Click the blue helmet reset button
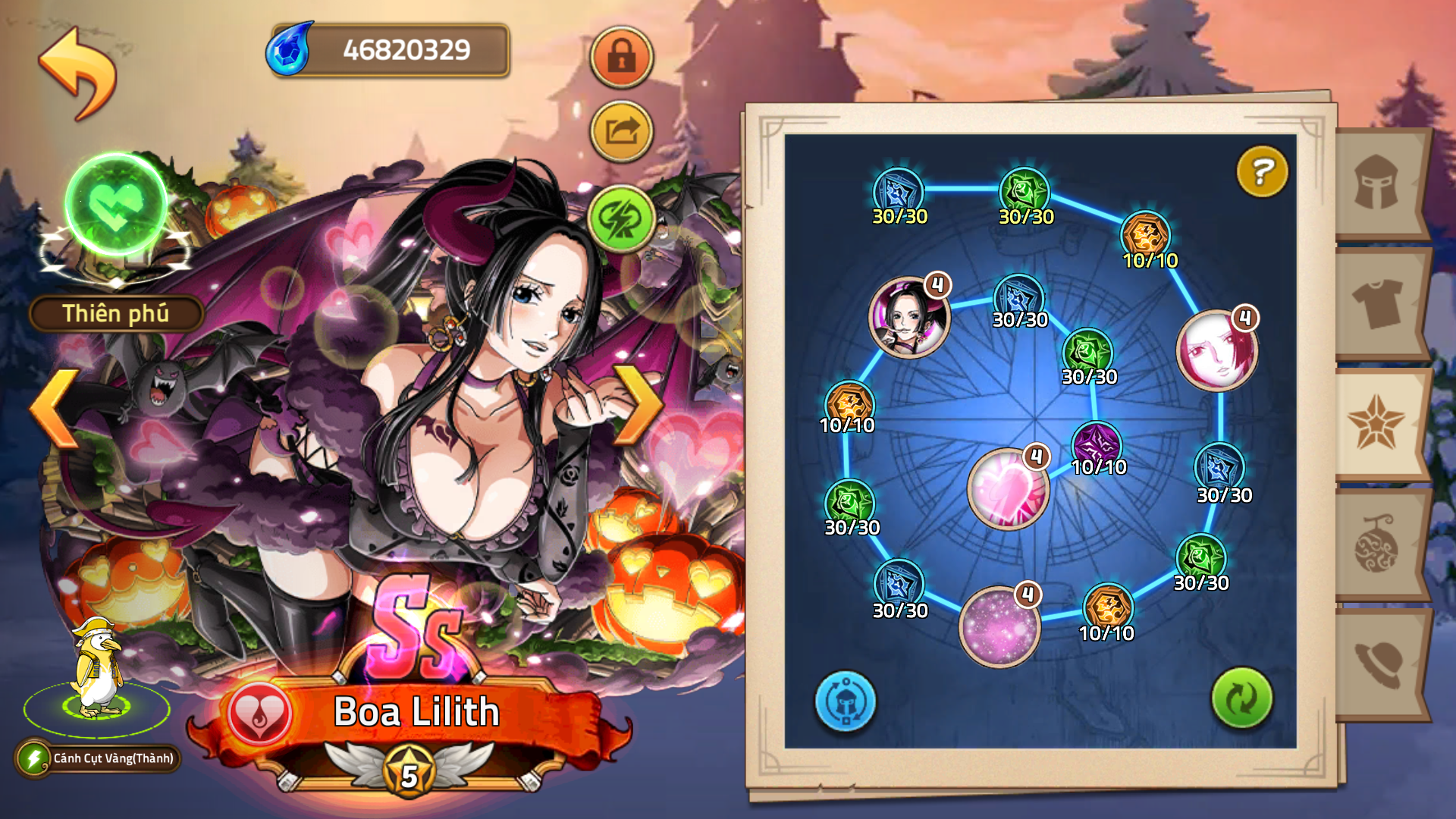Viewport: 1456px width, 819px height. (845, 701)
